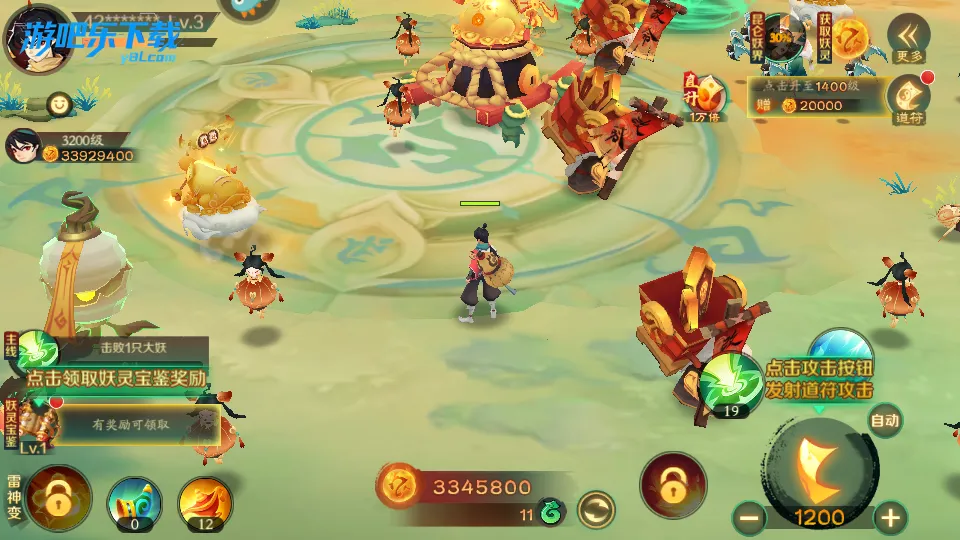Tap the 获取妖灵 orange orb icon
Viewport: 960px width, 540px height.
pyautogui.click(x=849, y=37)
